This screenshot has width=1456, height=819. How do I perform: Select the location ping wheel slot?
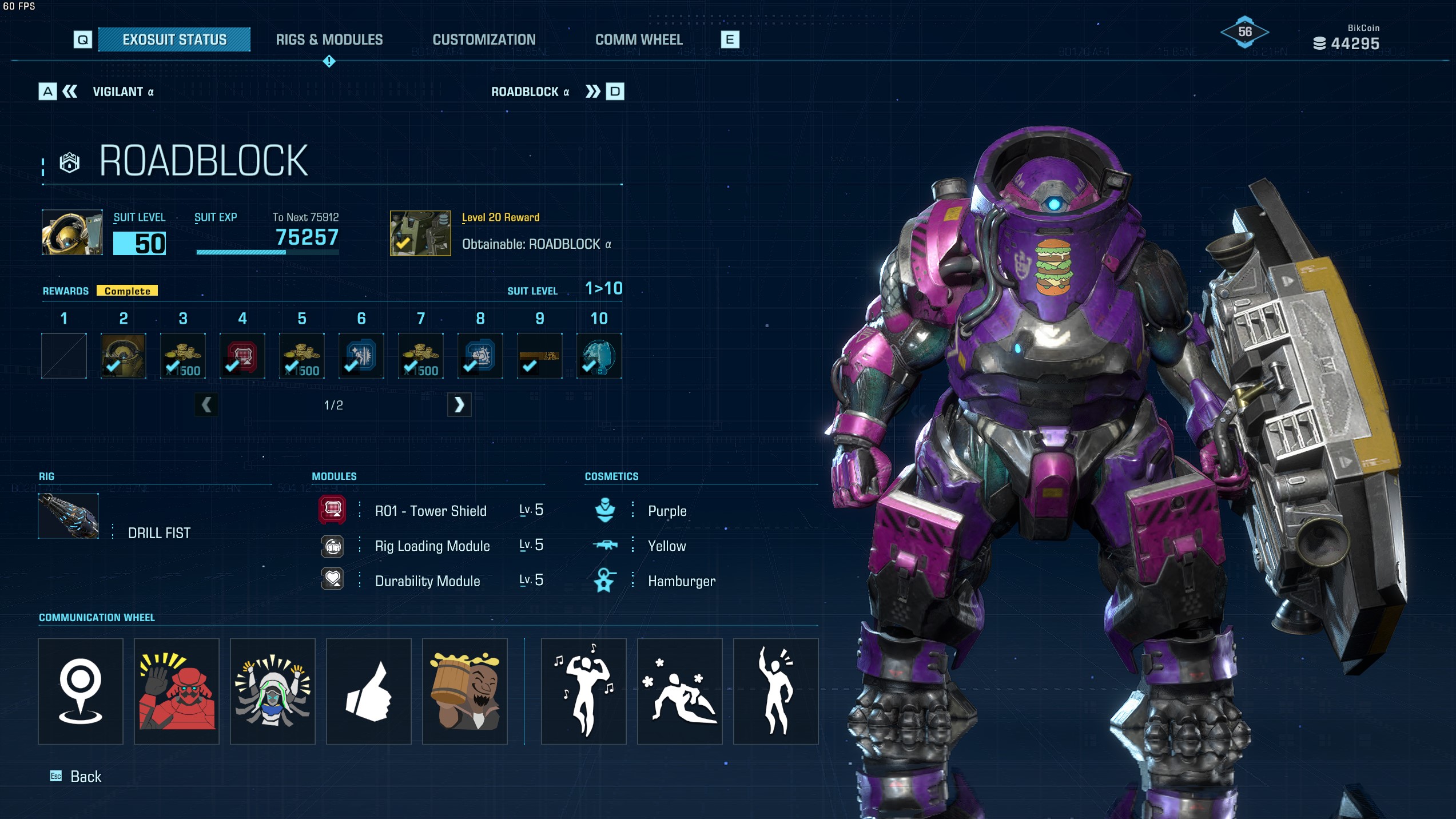(x=81, y=691)
